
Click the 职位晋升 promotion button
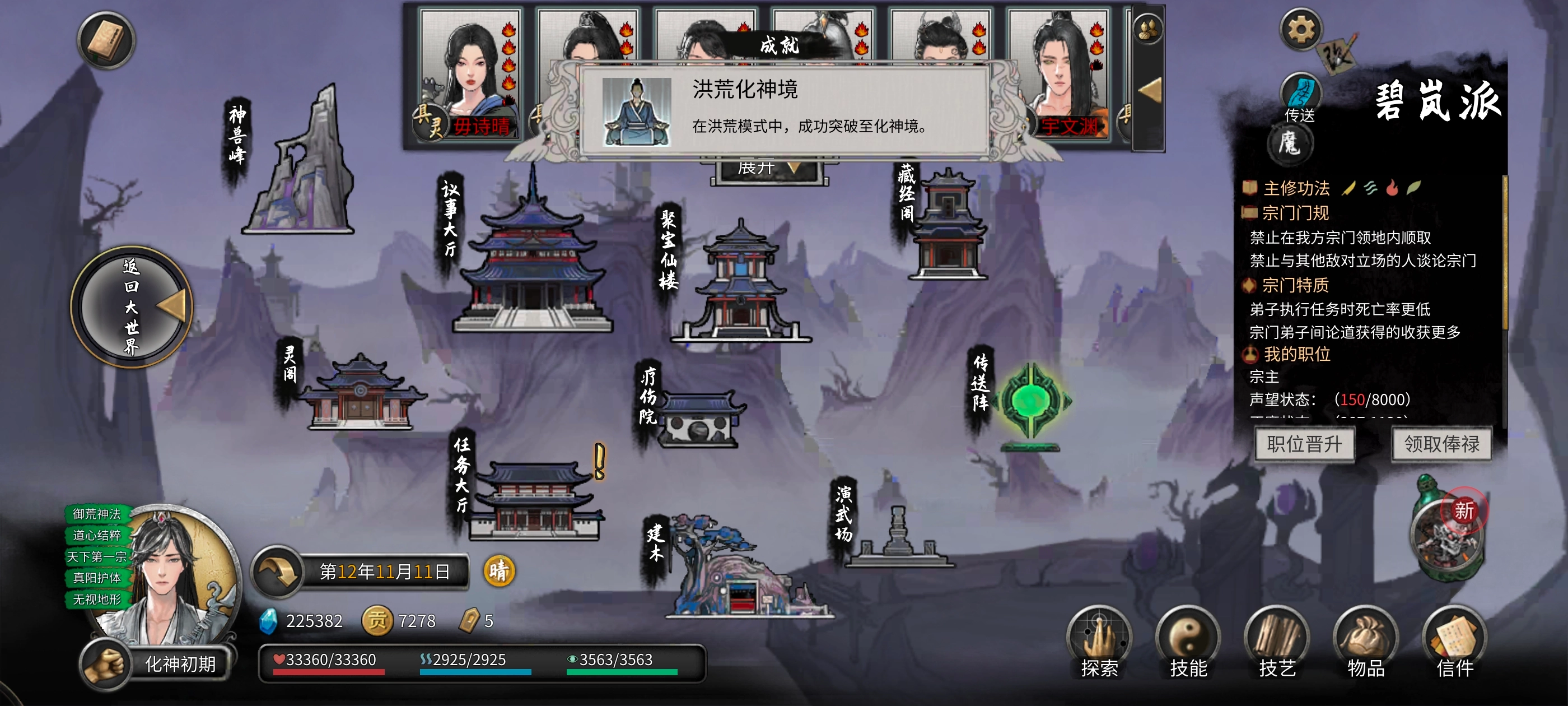[1304, 444]
